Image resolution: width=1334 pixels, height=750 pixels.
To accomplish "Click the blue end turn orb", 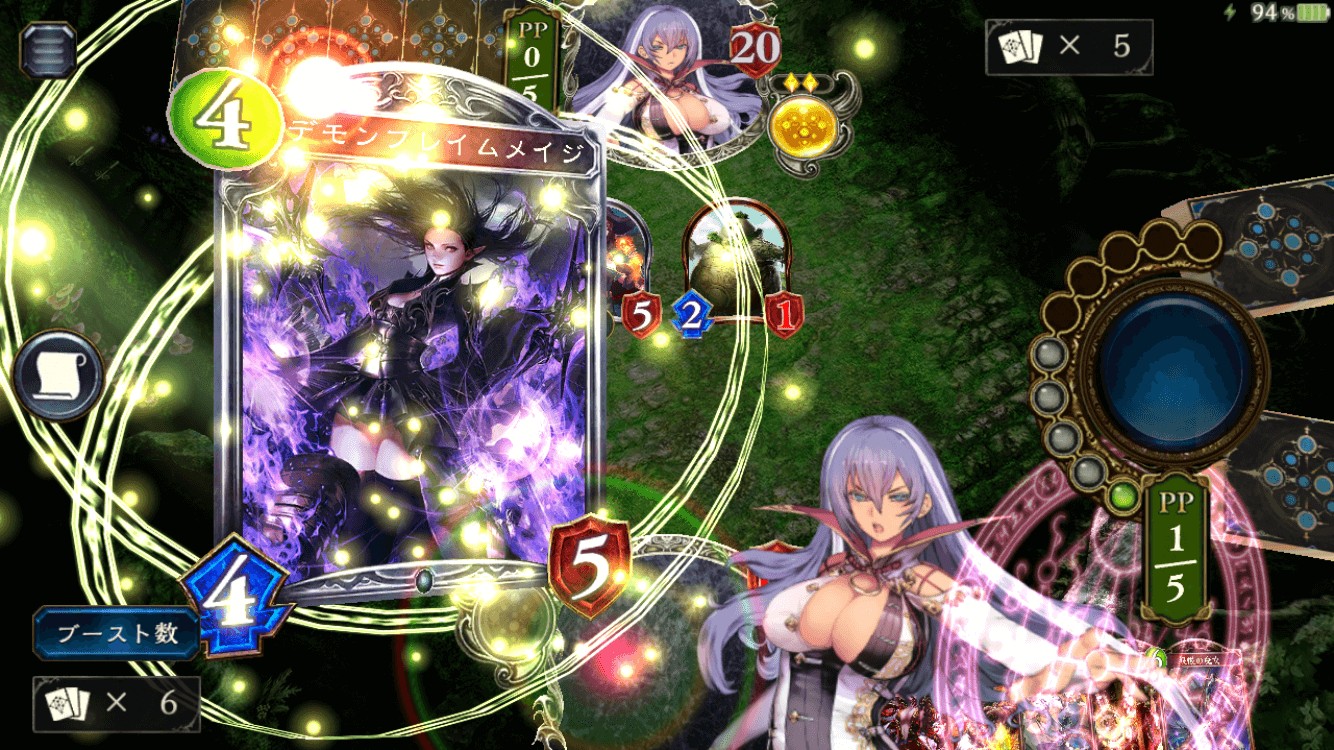I will 1177,366.
